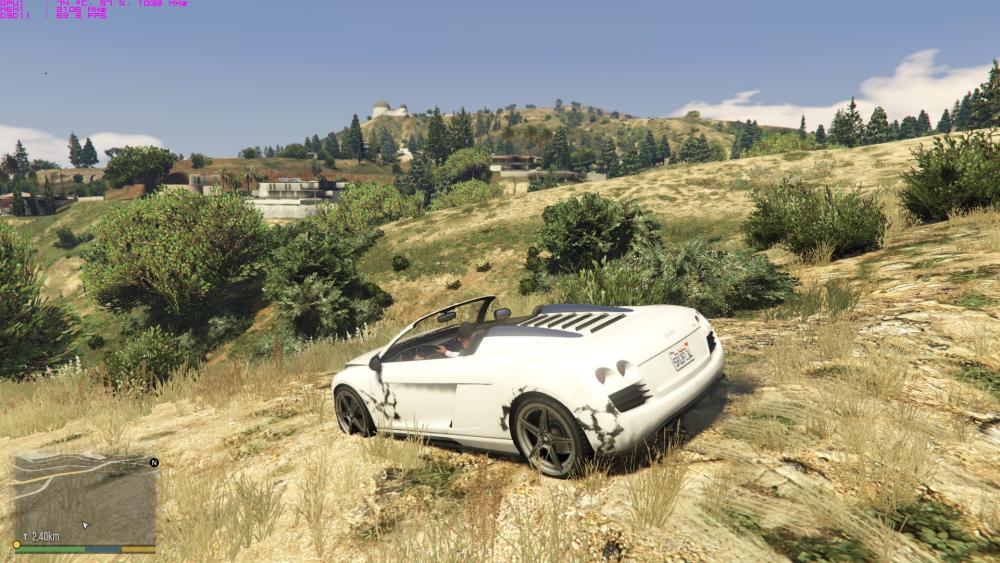Viewport: 1000px width, 563px height.
Task: Select the yellow circle blip beside the minimap
Action: click(16, 545)
